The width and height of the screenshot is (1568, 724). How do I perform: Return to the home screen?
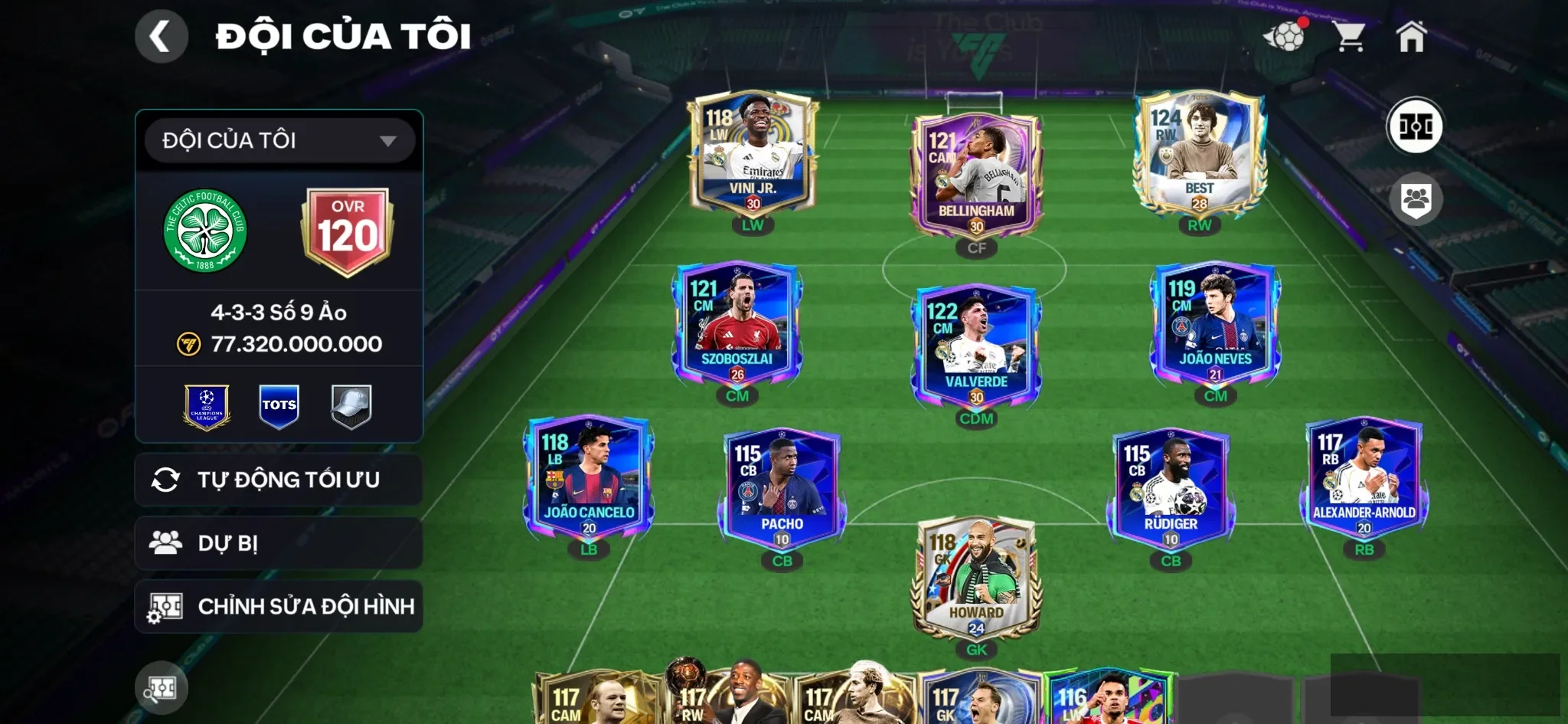click(x=1411, y=36)
